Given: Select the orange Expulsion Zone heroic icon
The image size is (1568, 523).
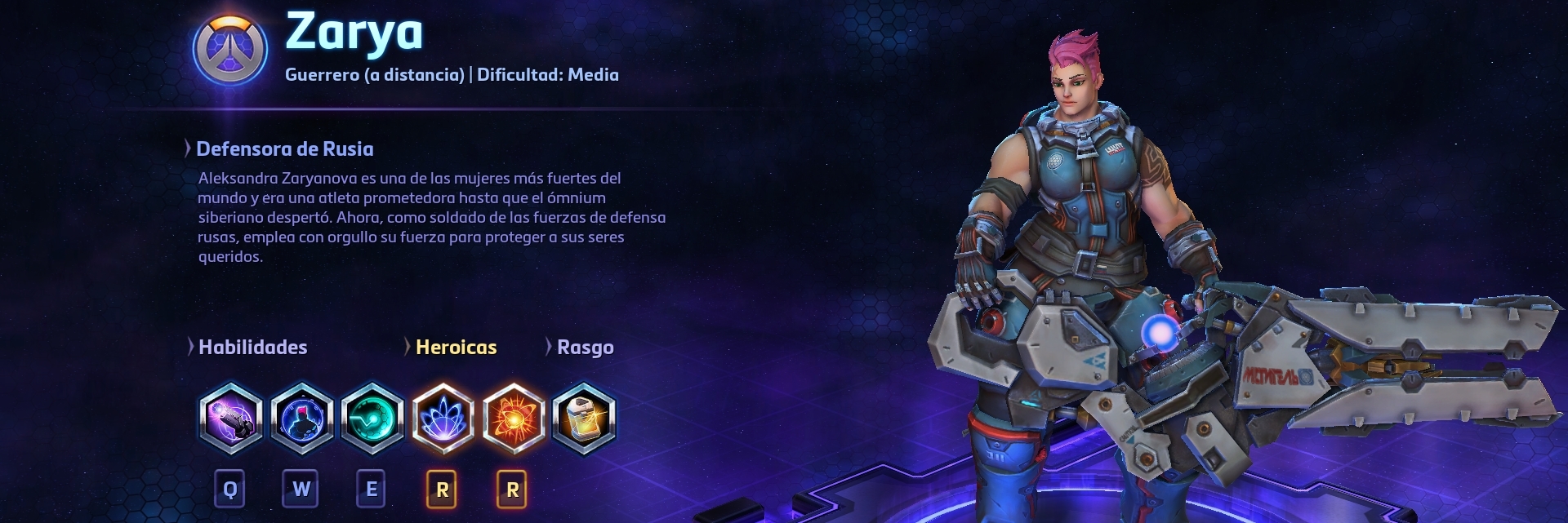Looking at the screenshot, I should tap(513, 419).
